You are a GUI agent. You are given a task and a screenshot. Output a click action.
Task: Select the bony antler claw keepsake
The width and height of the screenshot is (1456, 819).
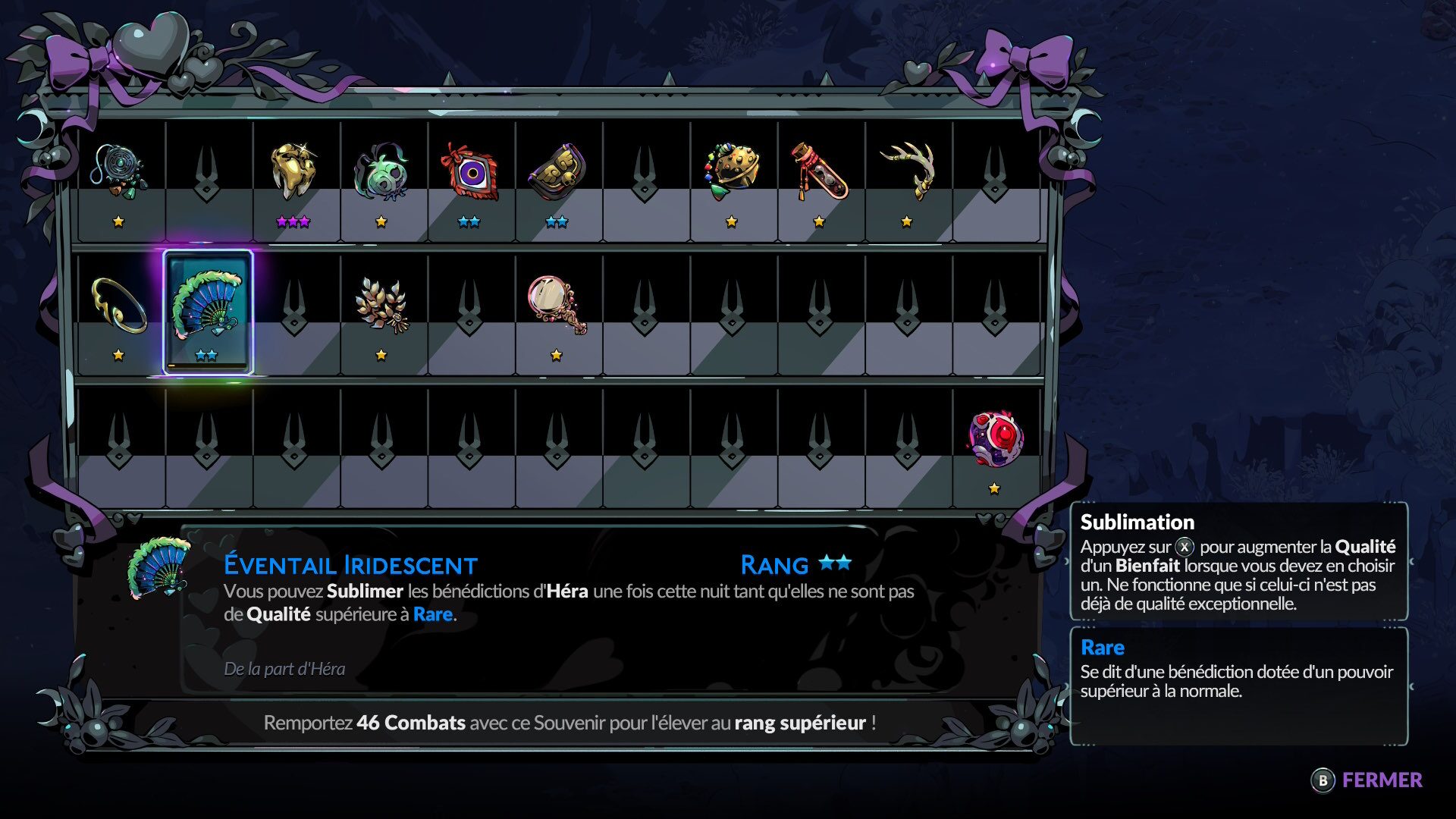coord(907,172)
